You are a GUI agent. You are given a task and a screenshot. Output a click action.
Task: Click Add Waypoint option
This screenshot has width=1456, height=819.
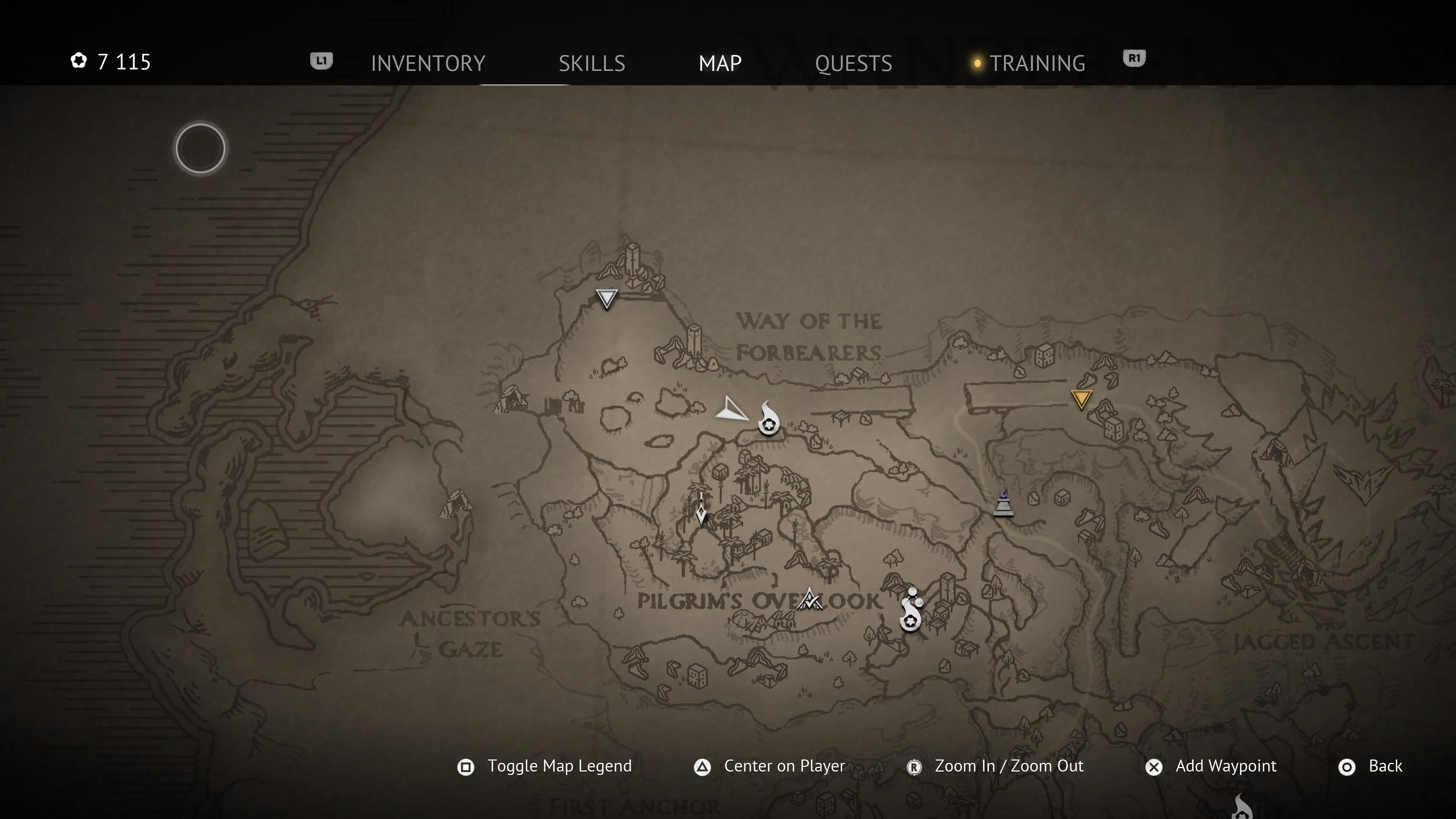tap(1225, 766)
